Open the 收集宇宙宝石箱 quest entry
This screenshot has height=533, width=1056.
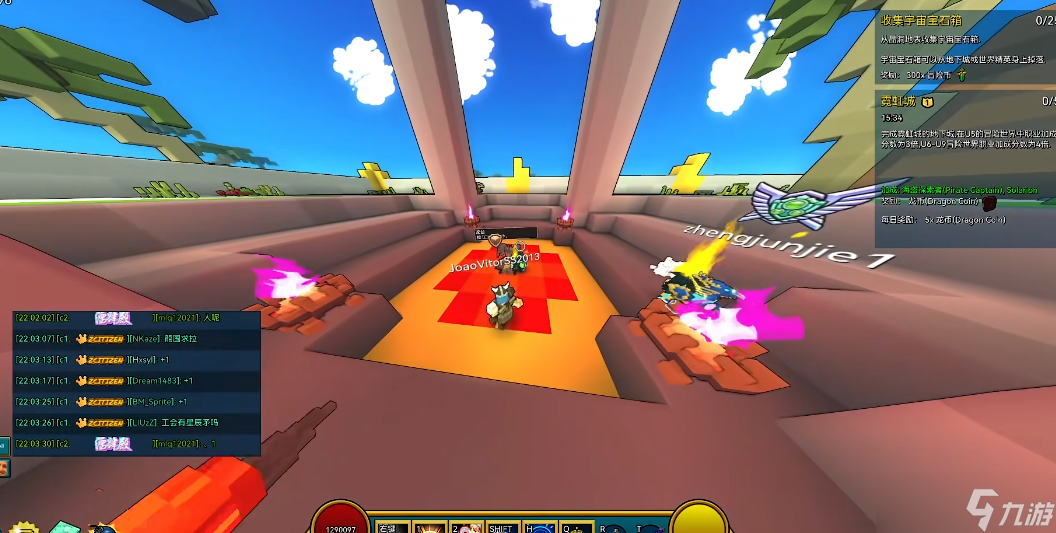[918, 19]
